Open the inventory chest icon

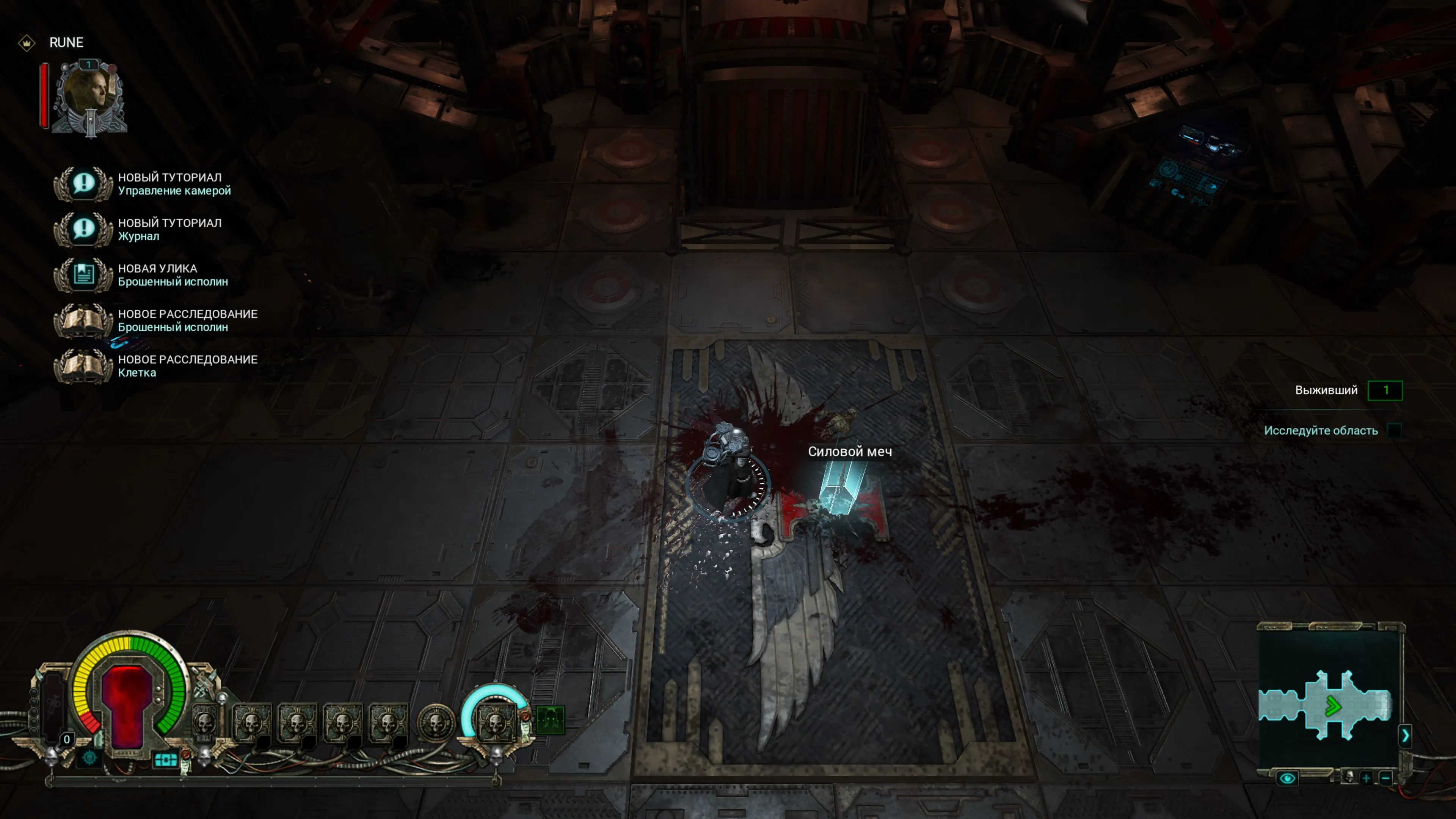pos(166,760)
